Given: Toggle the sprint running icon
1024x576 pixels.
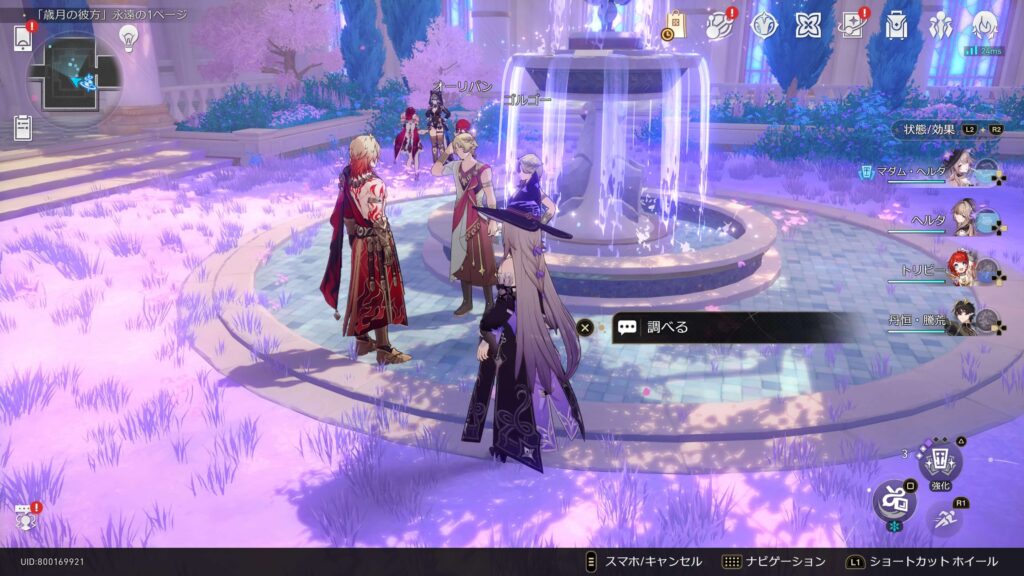Looking at the screenshot, I should pyautogui.click(x=943, y=517).
